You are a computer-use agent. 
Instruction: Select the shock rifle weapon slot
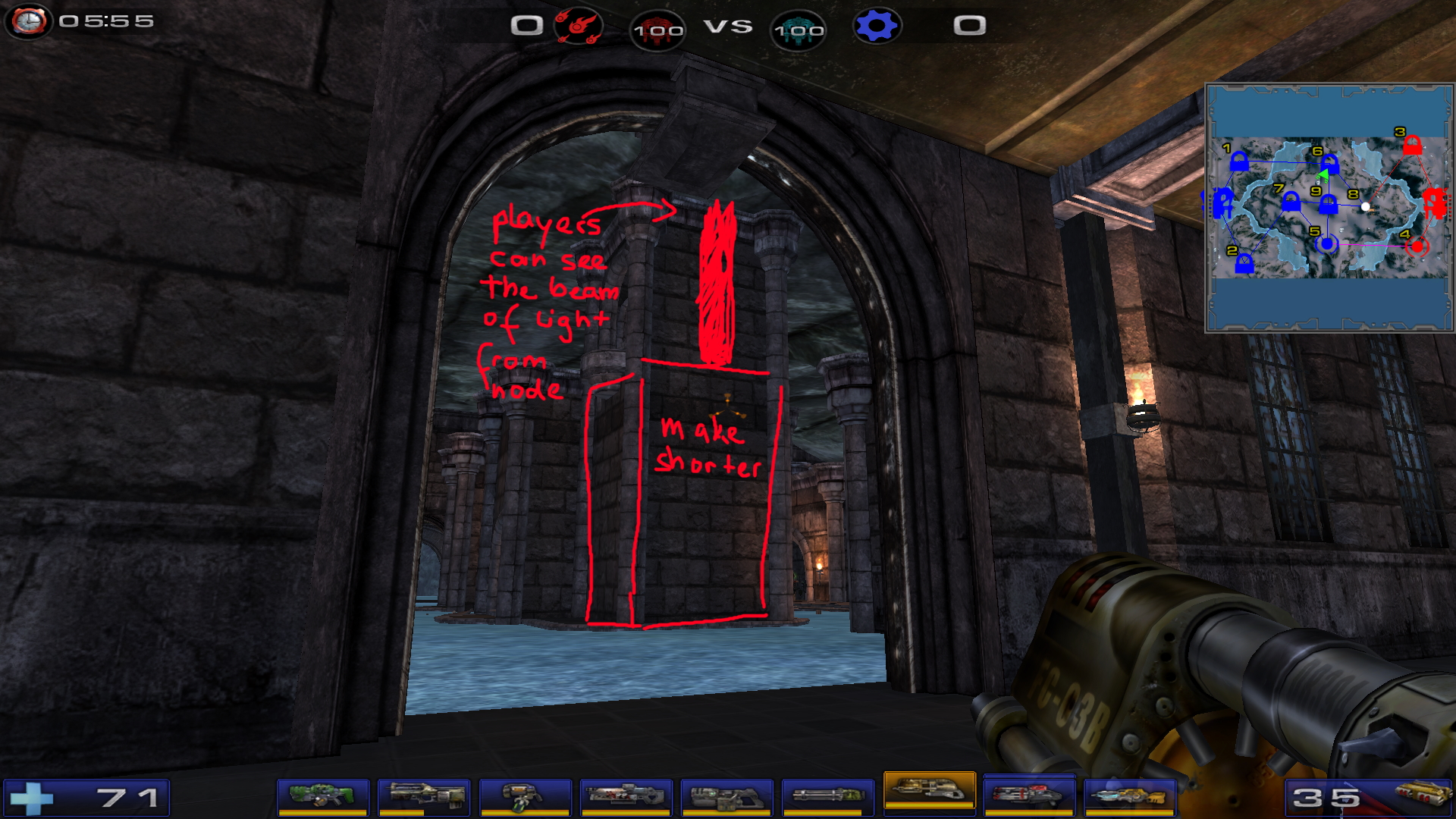(626, 797)
